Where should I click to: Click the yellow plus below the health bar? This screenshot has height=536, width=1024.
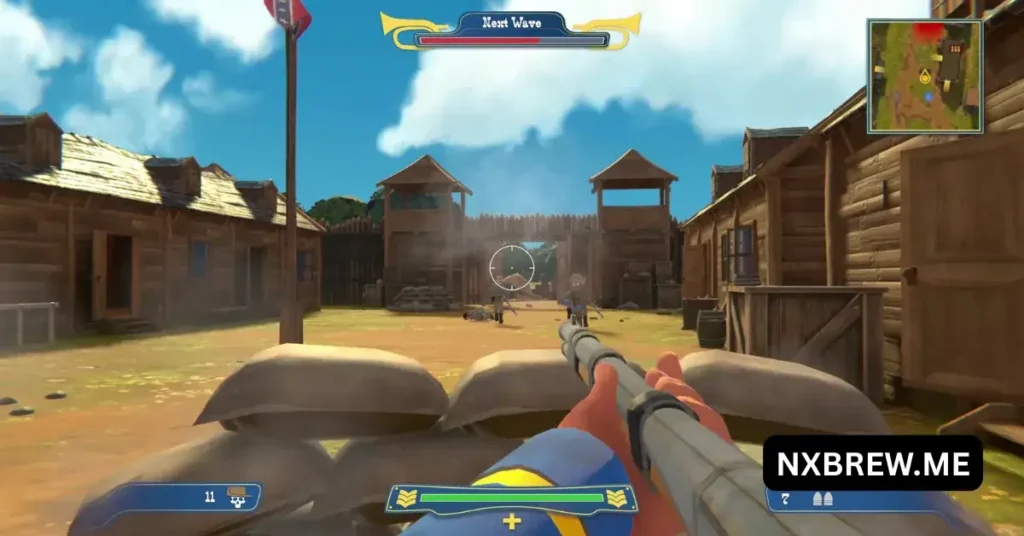(511, 521)
